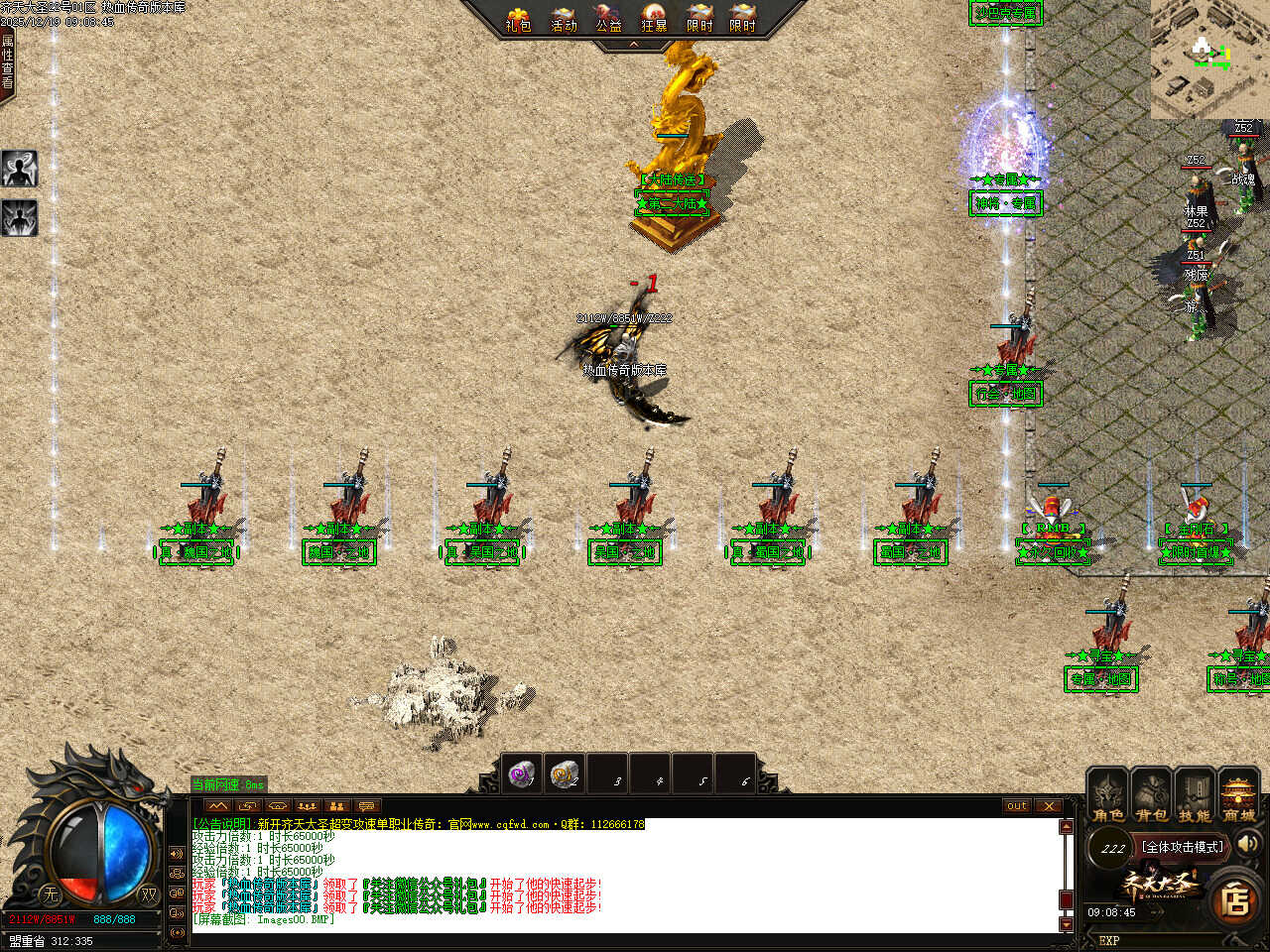Open the 公益 menu icon
The image size is (1270, 952).
(608, 19)
